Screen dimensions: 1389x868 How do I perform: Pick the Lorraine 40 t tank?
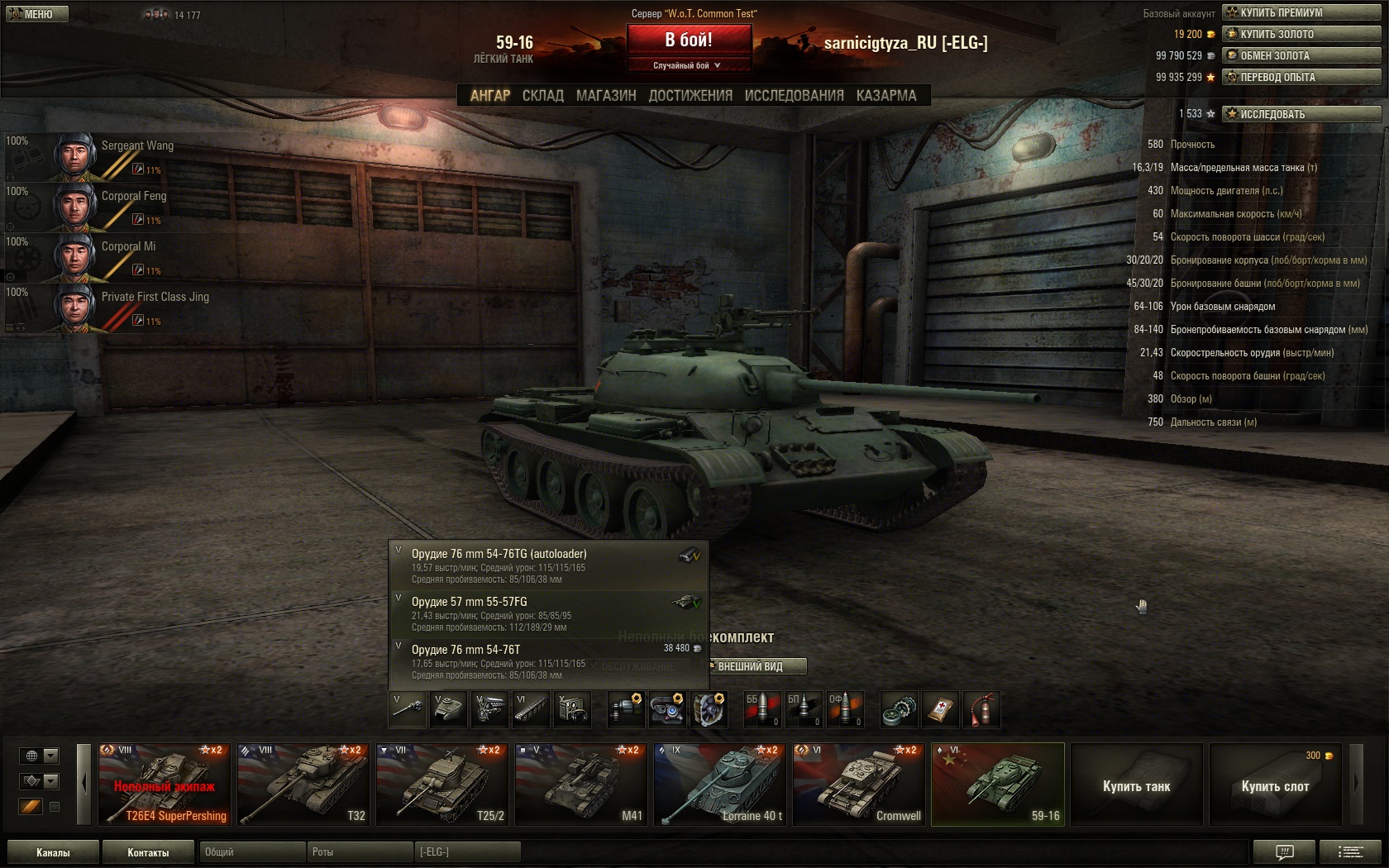tap(720, 785)
